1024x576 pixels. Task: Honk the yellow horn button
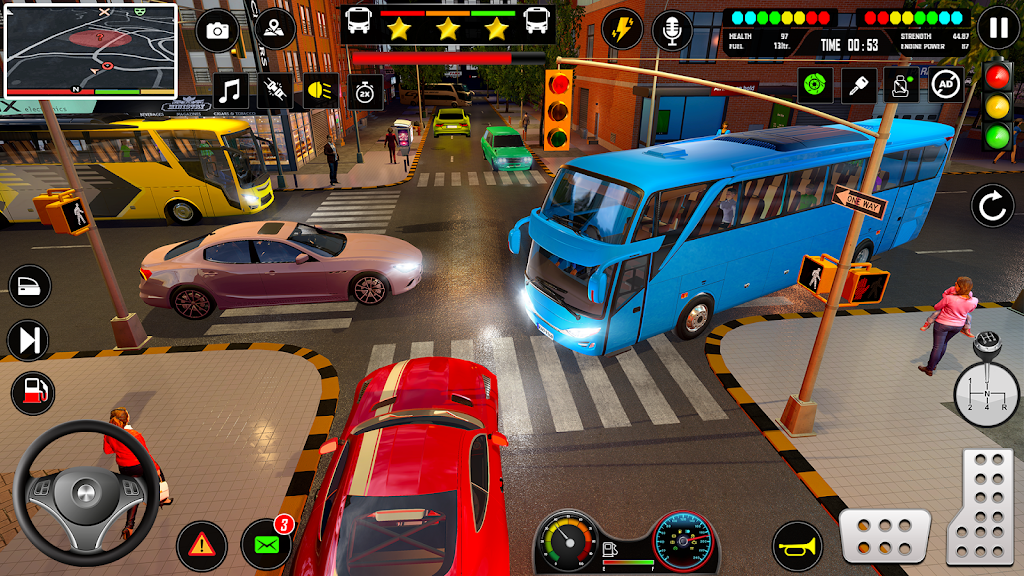797,546
